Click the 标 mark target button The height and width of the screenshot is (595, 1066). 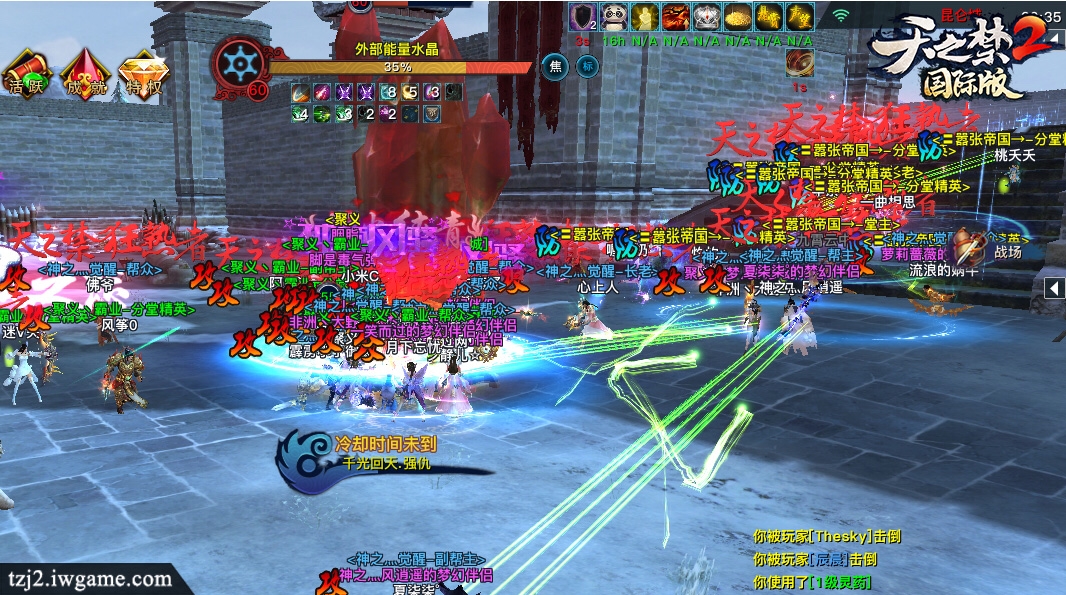587,67
